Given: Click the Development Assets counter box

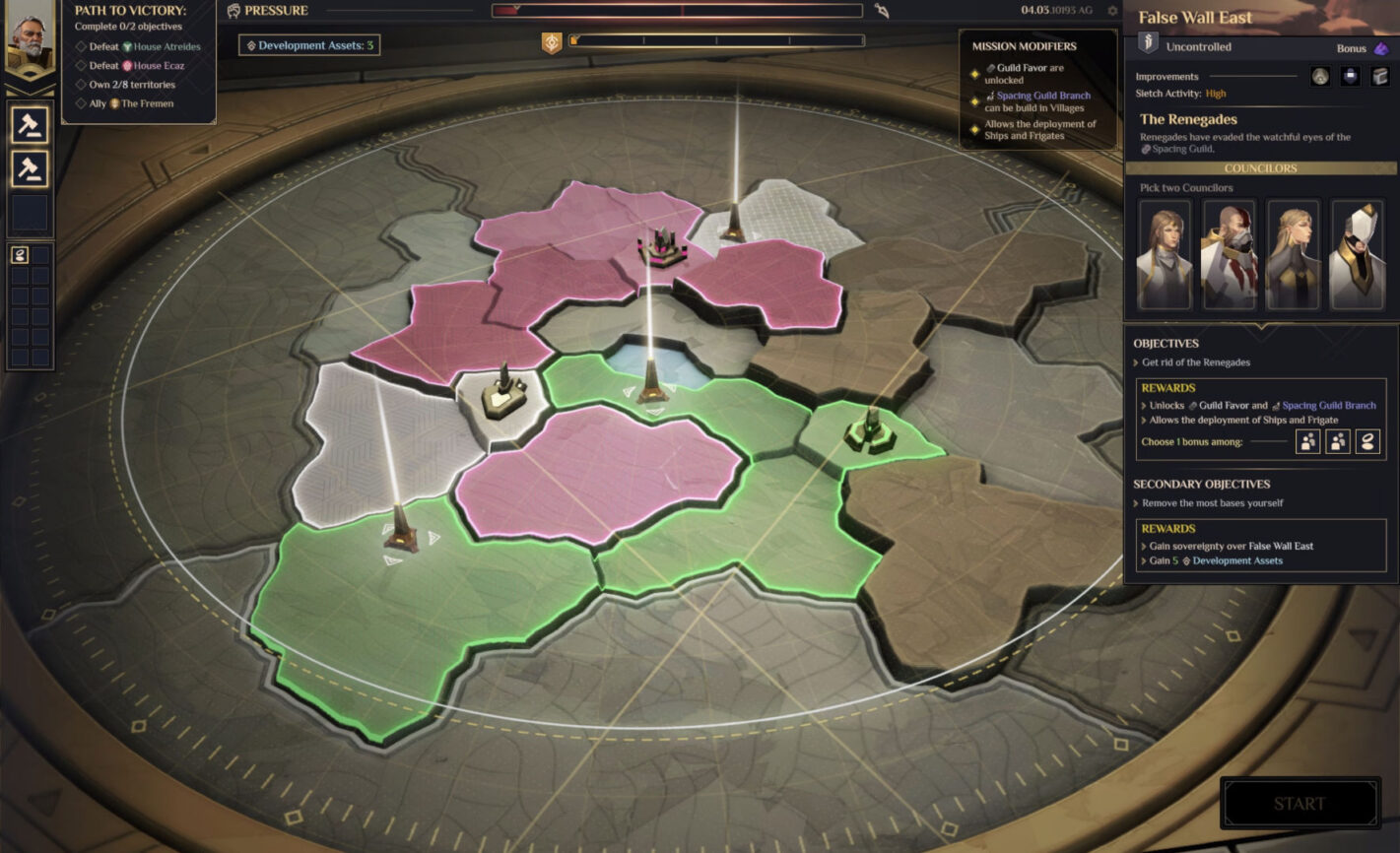Looking at the screenshot, I should coord(309,45).
